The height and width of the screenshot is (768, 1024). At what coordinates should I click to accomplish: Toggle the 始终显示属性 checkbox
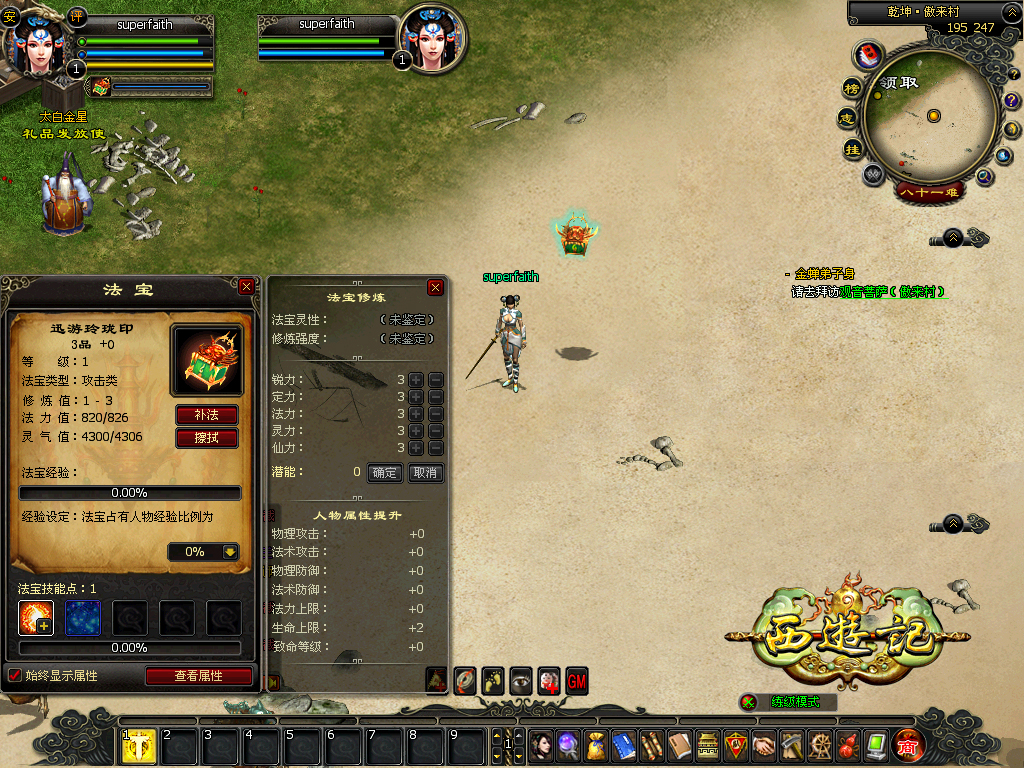(x=15, y=676)
